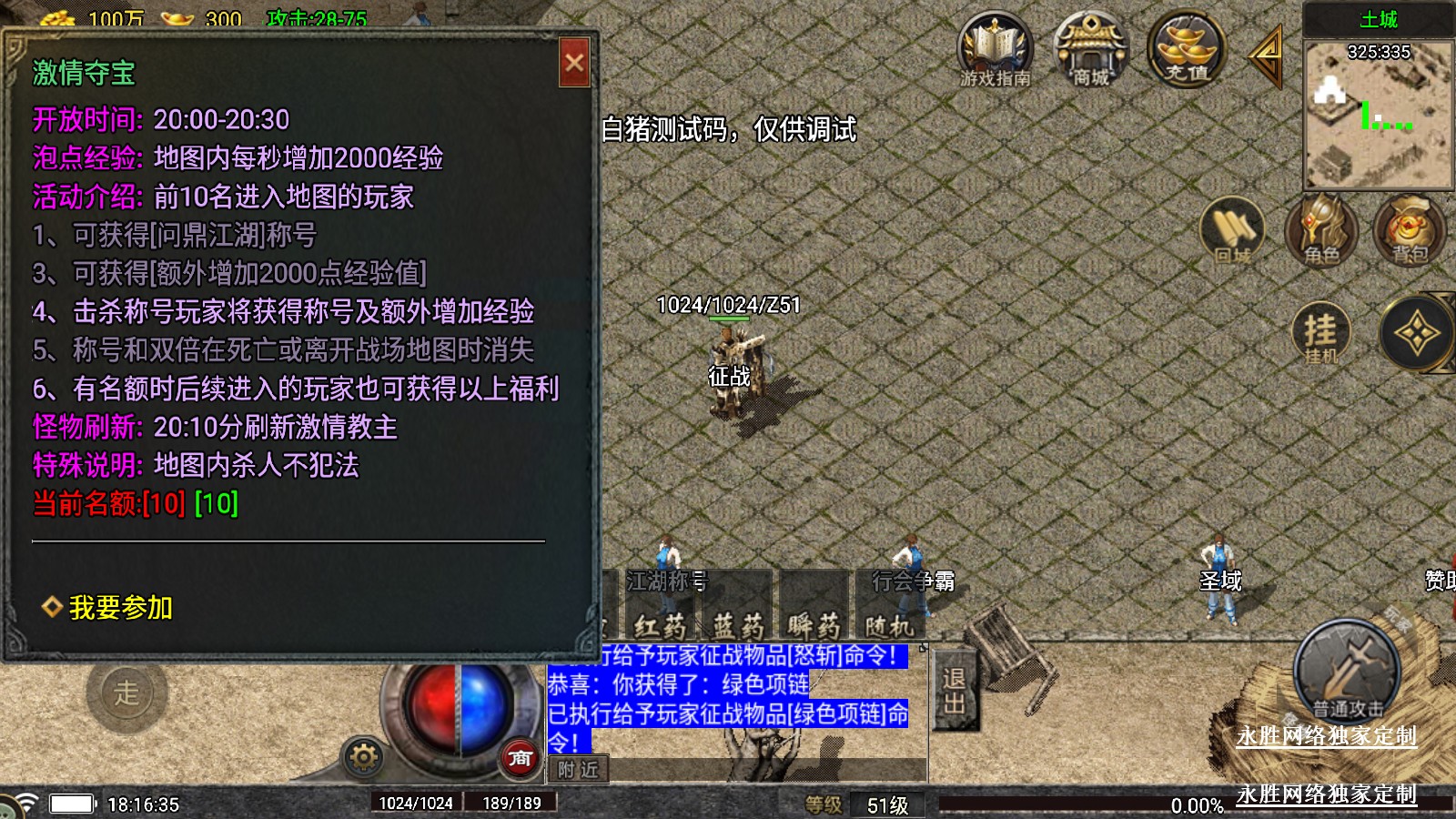The height and width of the screenshot is (819, 1456).
Task: Close the 激情夺宝 event panel
Action: (x=574, y=63)
